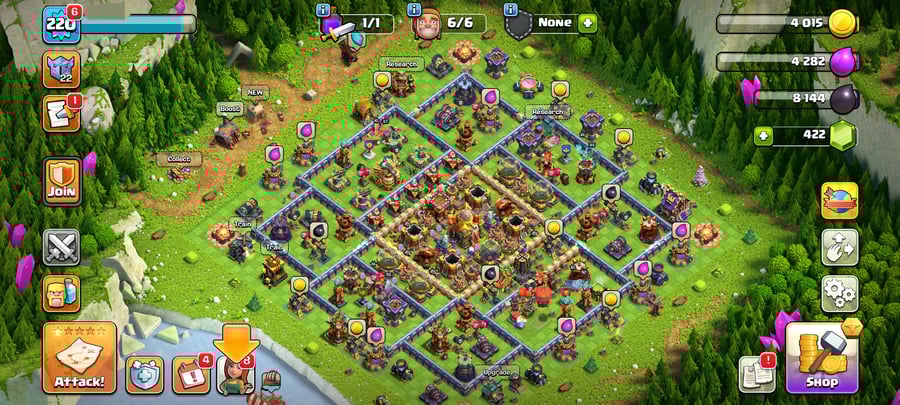Screen dimensions: 900x405
Task: Open the globe with red ribbon icon
Action: tap(839, 200)
